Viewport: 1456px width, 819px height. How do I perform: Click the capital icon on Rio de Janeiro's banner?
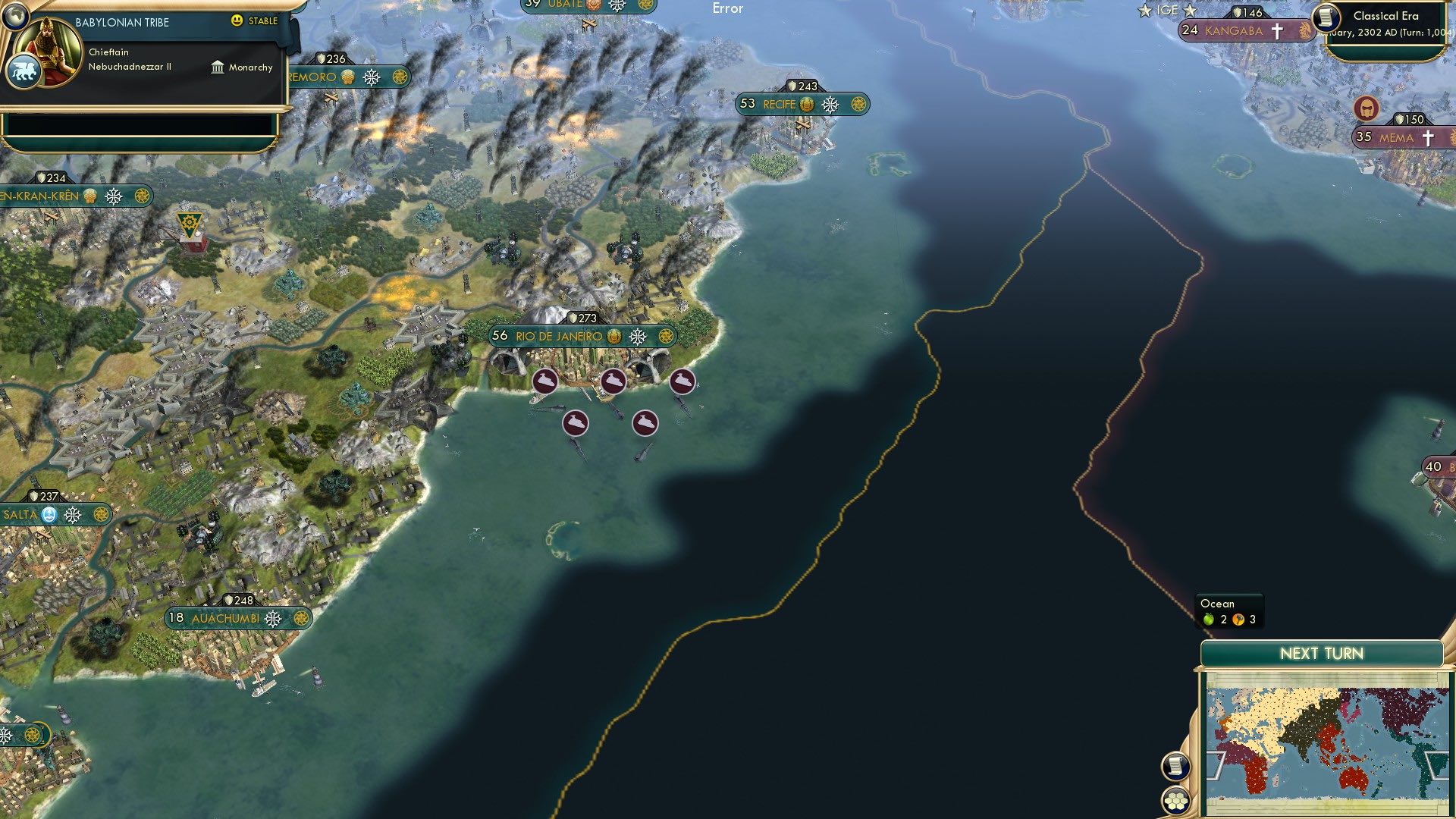coord(615,336)
